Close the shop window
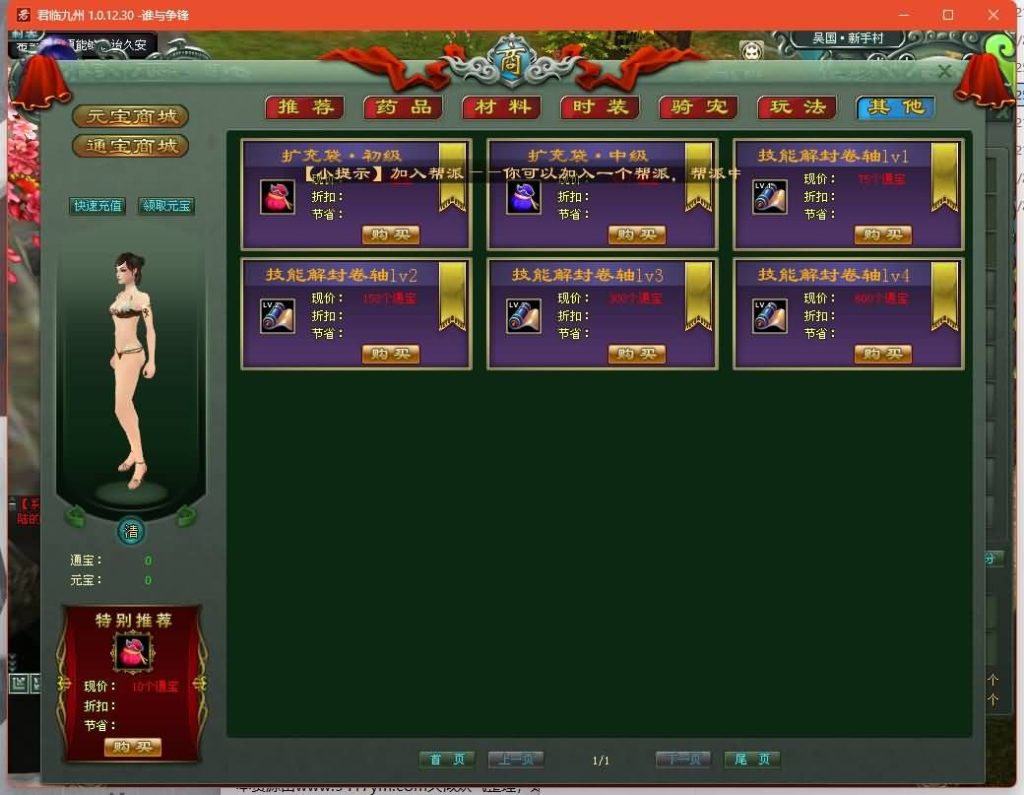Image resolution: width=1024 pixels, height=795 pixels. tap(944, 71)
